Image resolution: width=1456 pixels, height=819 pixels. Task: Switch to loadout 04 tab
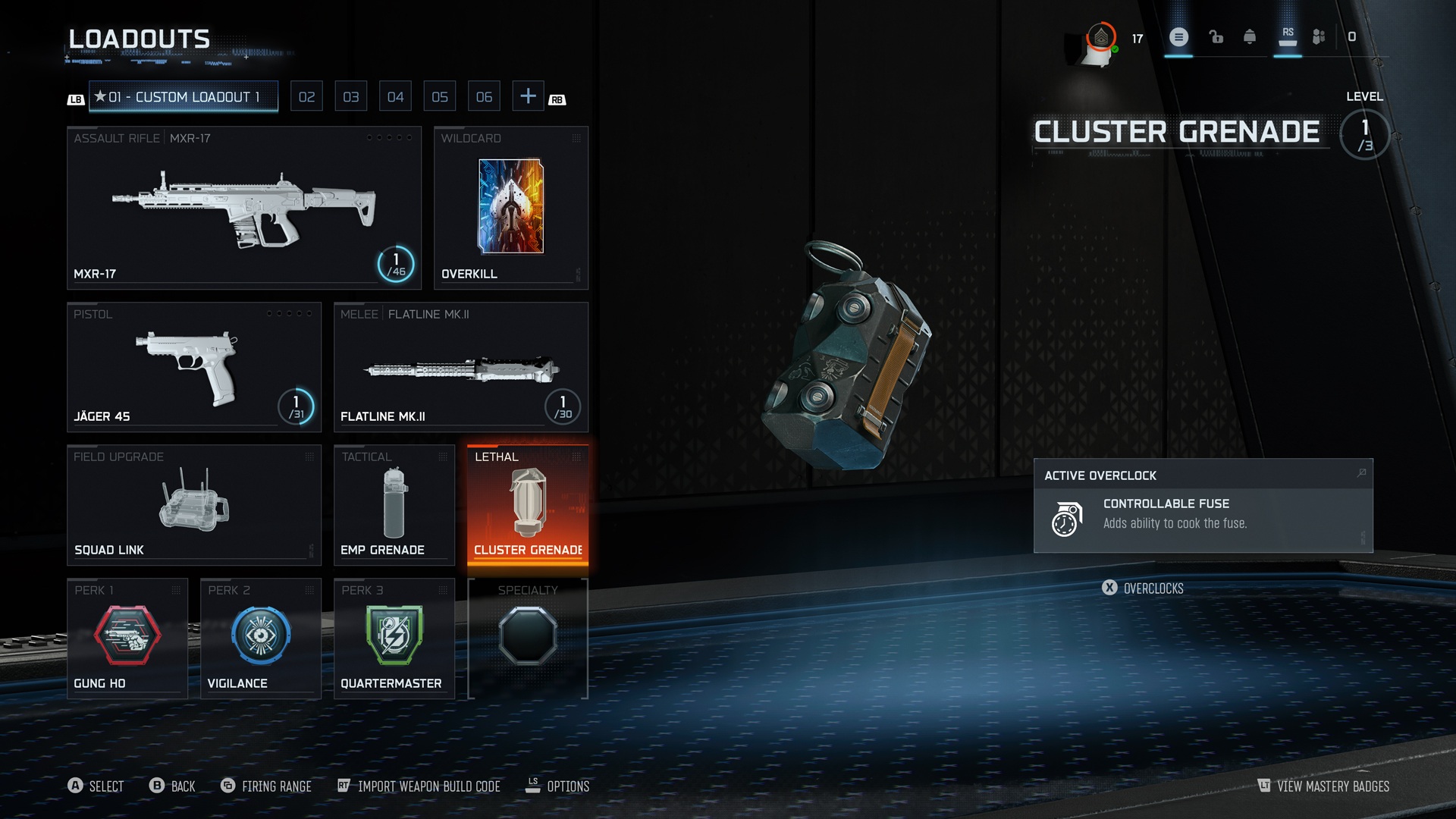pyautogui.click(x=395, y=97)
